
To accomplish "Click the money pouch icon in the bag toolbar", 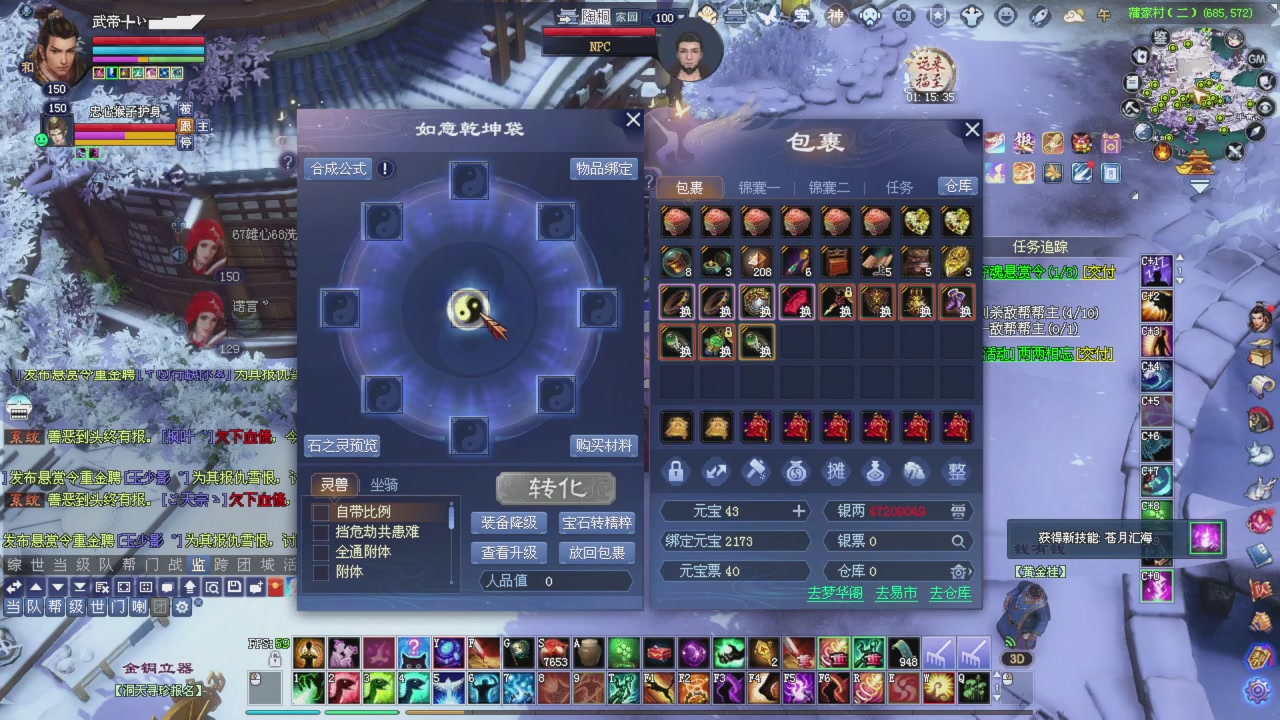I will click(796, 472).
